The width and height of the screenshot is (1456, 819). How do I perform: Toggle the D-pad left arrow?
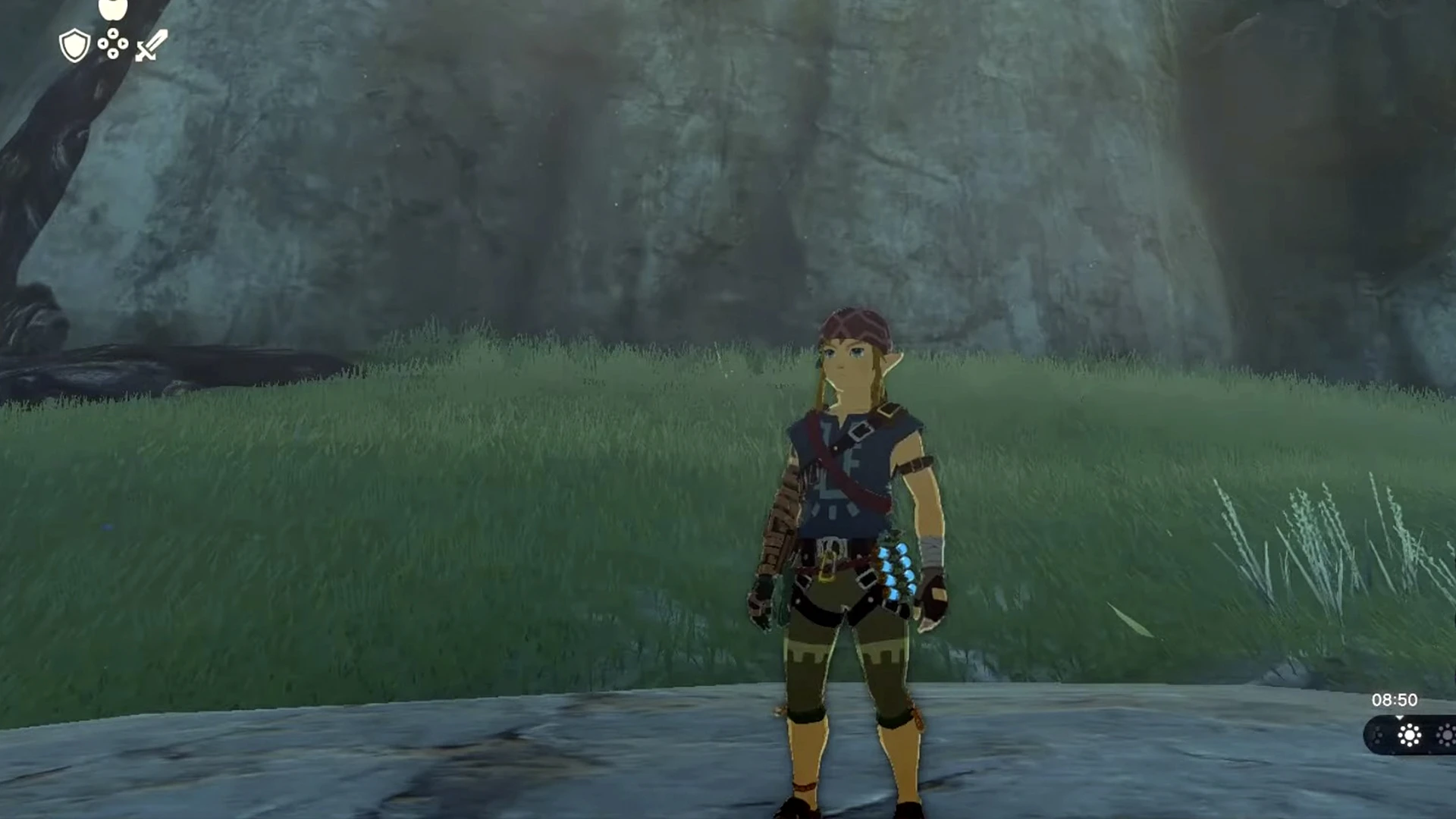pyautogui.click(x=103, y=43)
